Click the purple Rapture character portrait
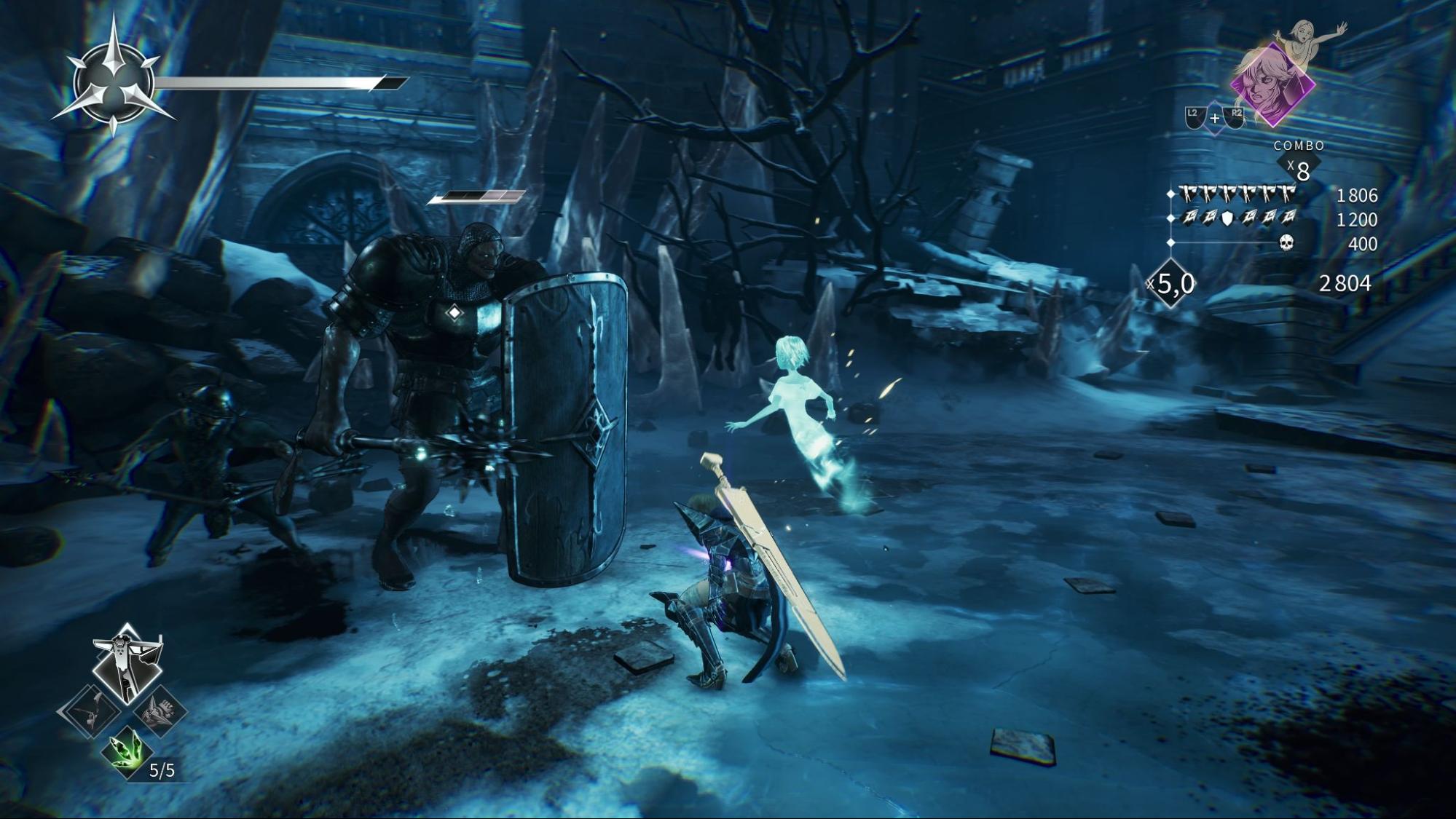 (x=1272, y=84)
